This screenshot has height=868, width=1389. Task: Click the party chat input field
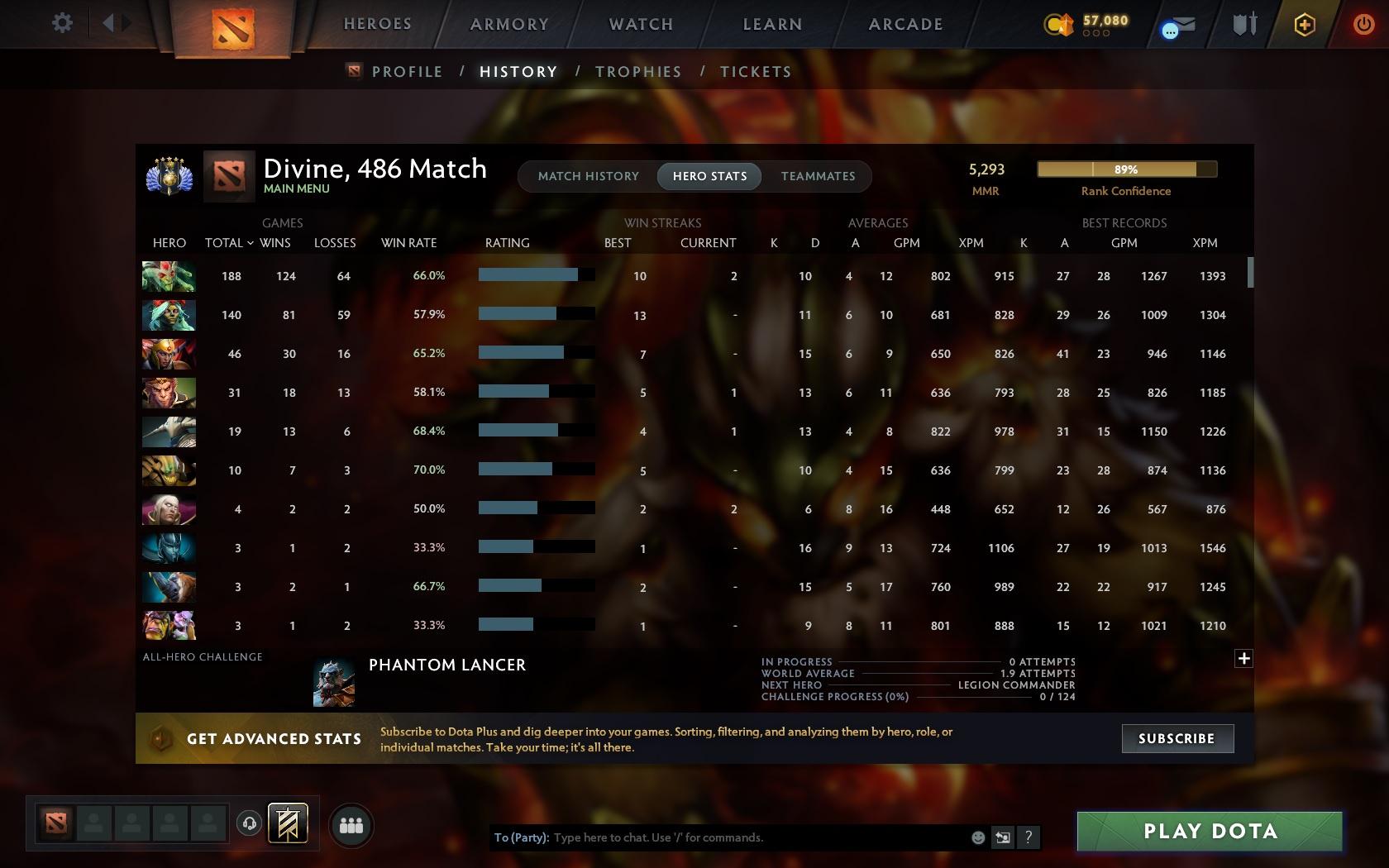[x=744, y=837]
